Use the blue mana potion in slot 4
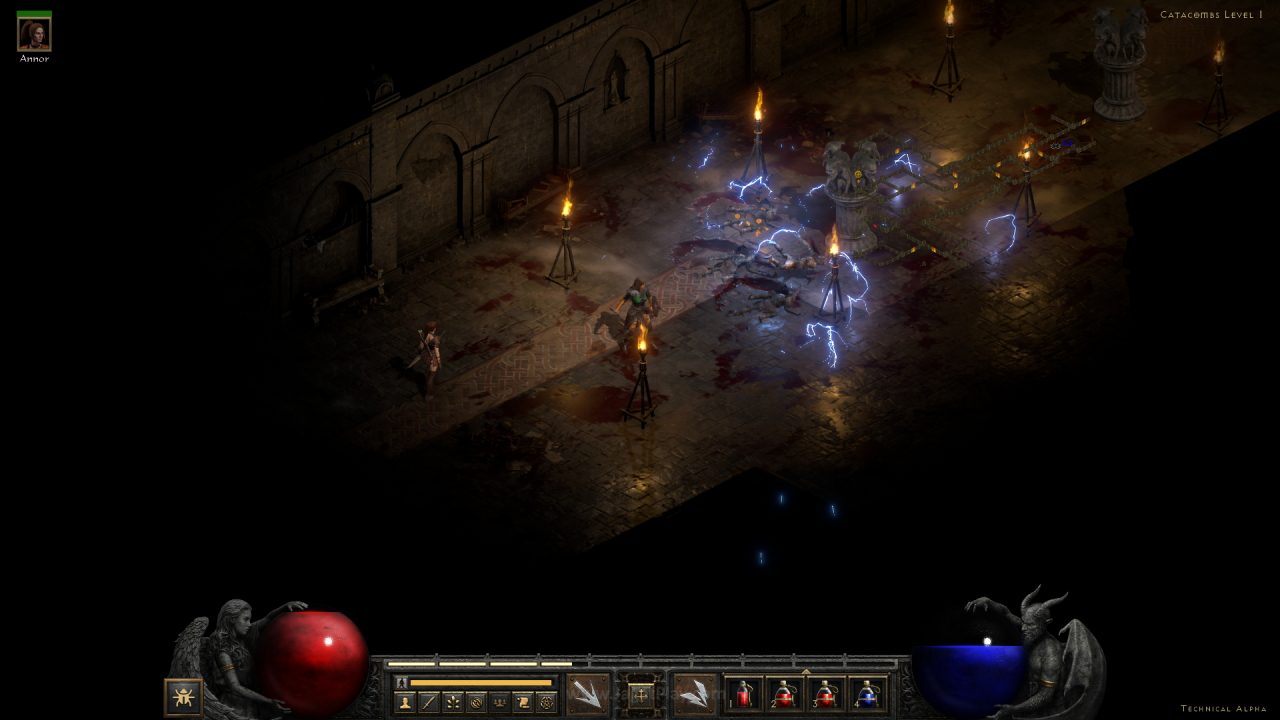This screenshot has width=1280, height=720. pos(868,694)
